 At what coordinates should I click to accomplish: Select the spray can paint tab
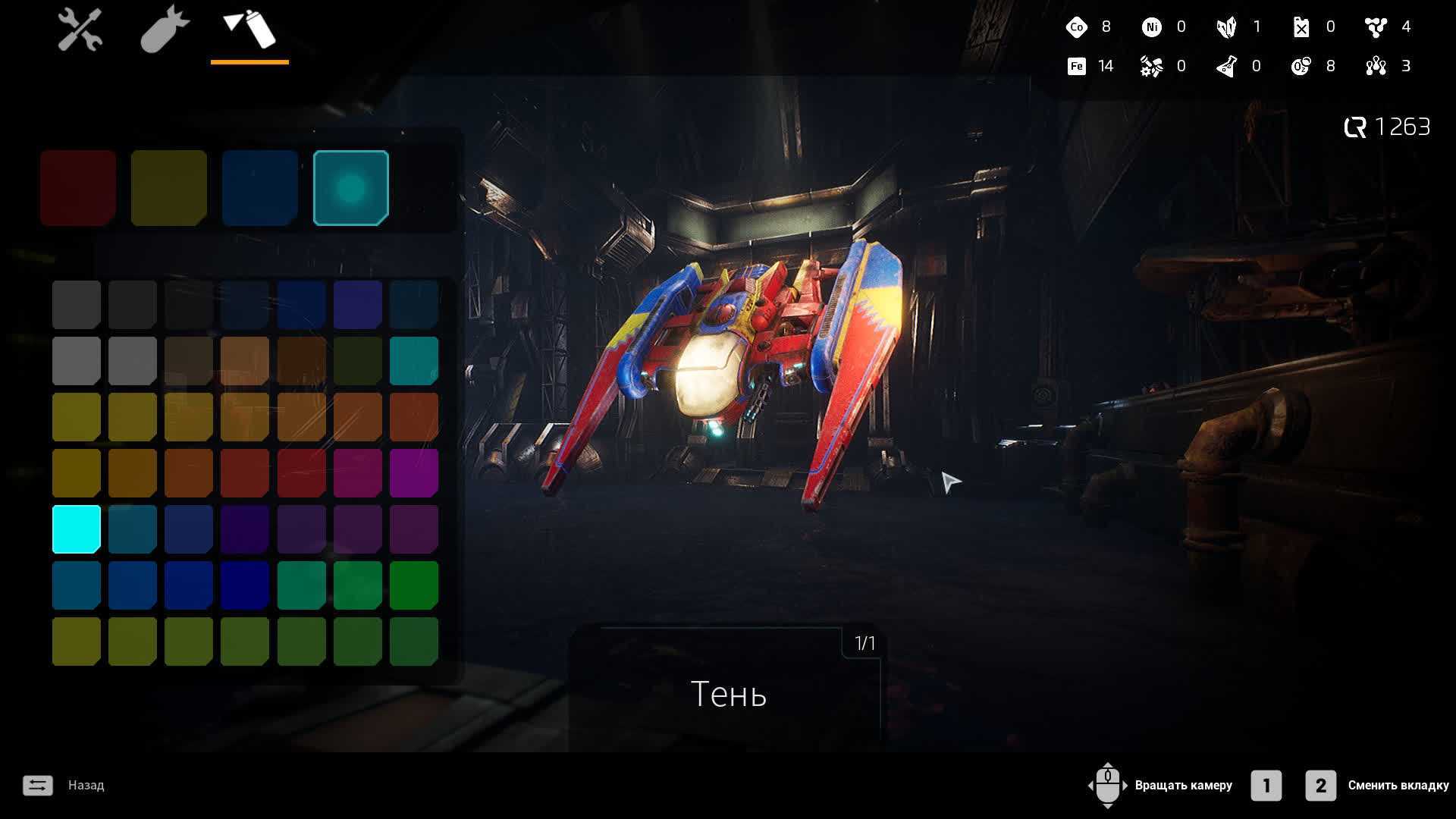pos(249,30)
